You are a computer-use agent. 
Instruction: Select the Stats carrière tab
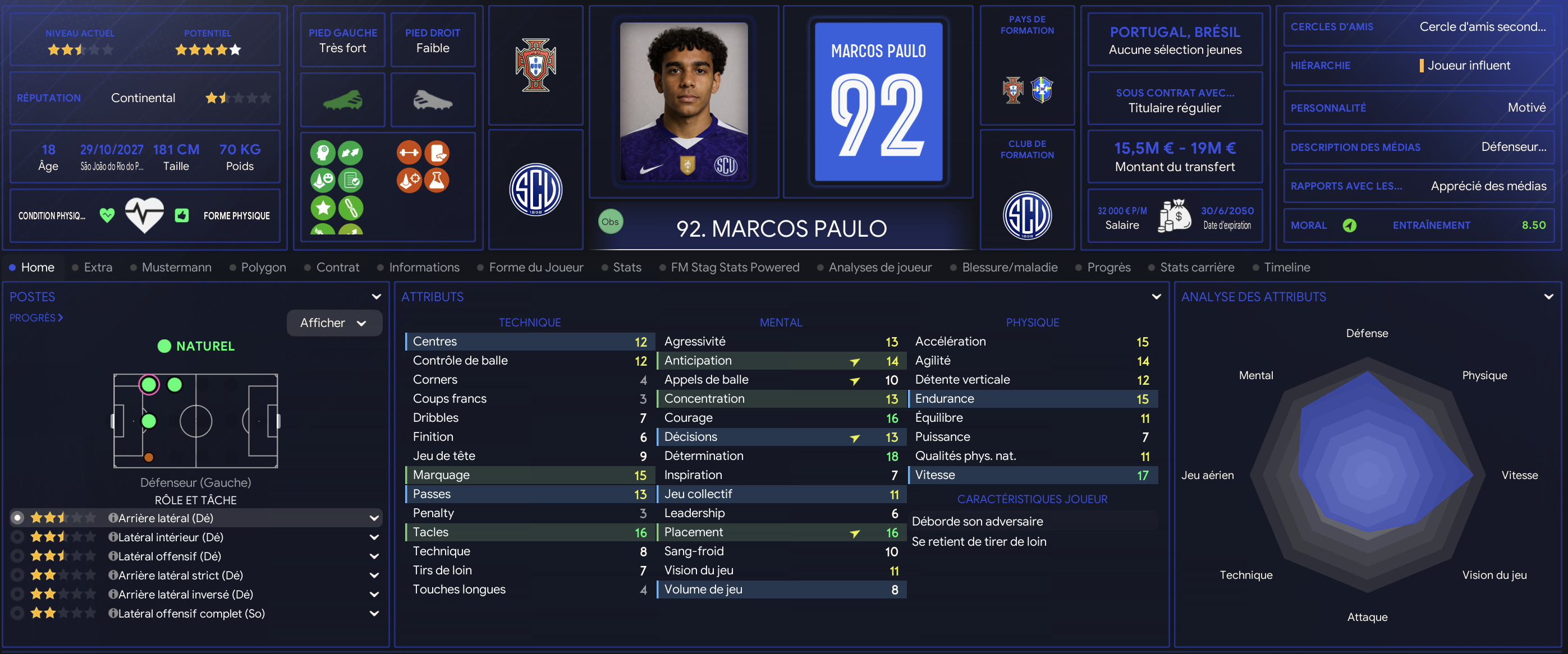1196,267
